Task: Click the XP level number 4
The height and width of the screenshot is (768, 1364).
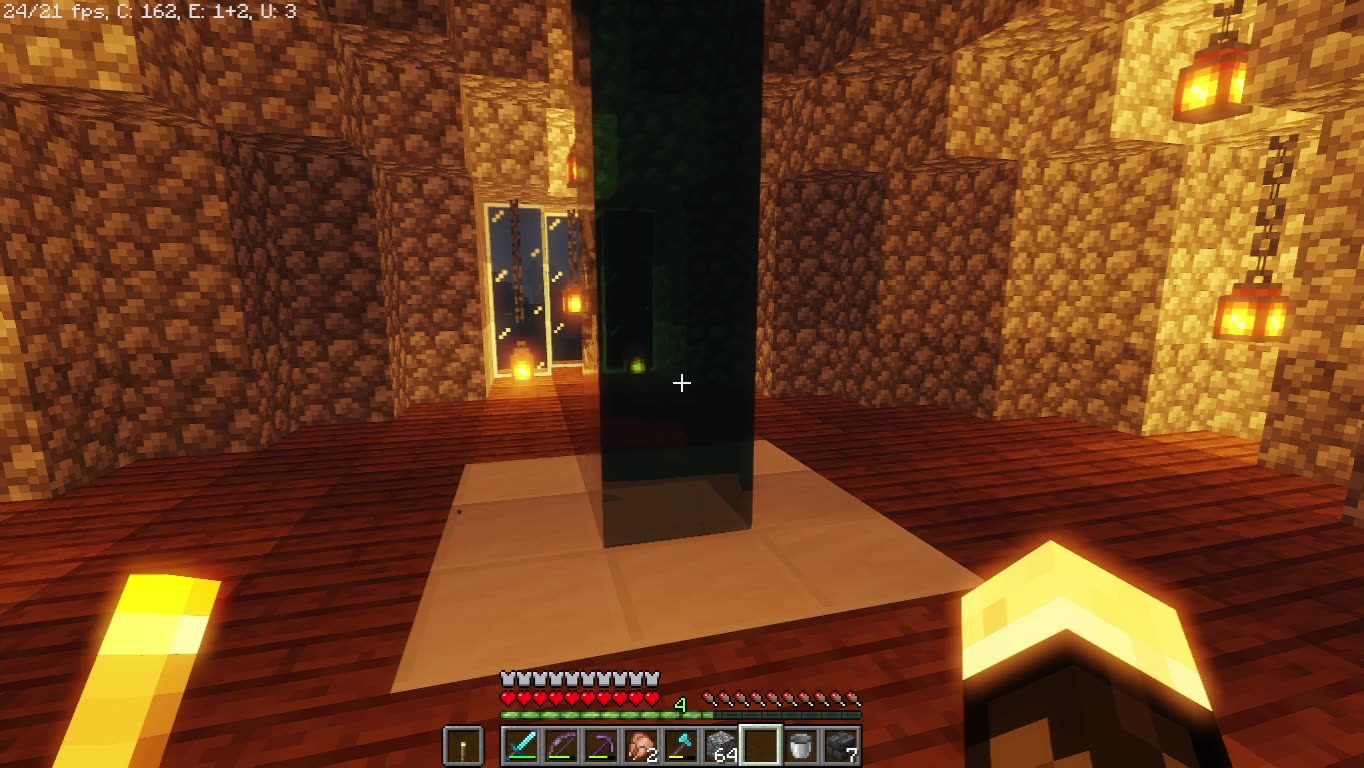Action: coord(681,706)
